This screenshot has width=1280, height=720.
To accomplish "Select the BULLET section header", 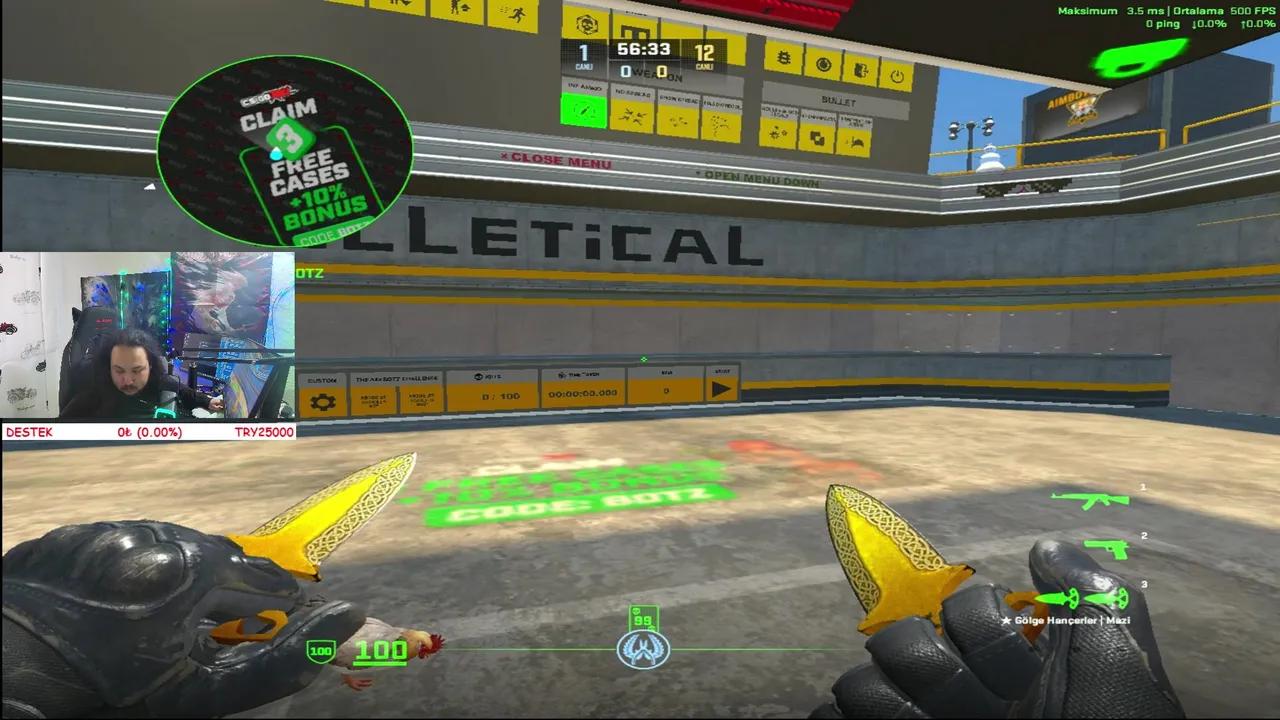I will (840, 101).
